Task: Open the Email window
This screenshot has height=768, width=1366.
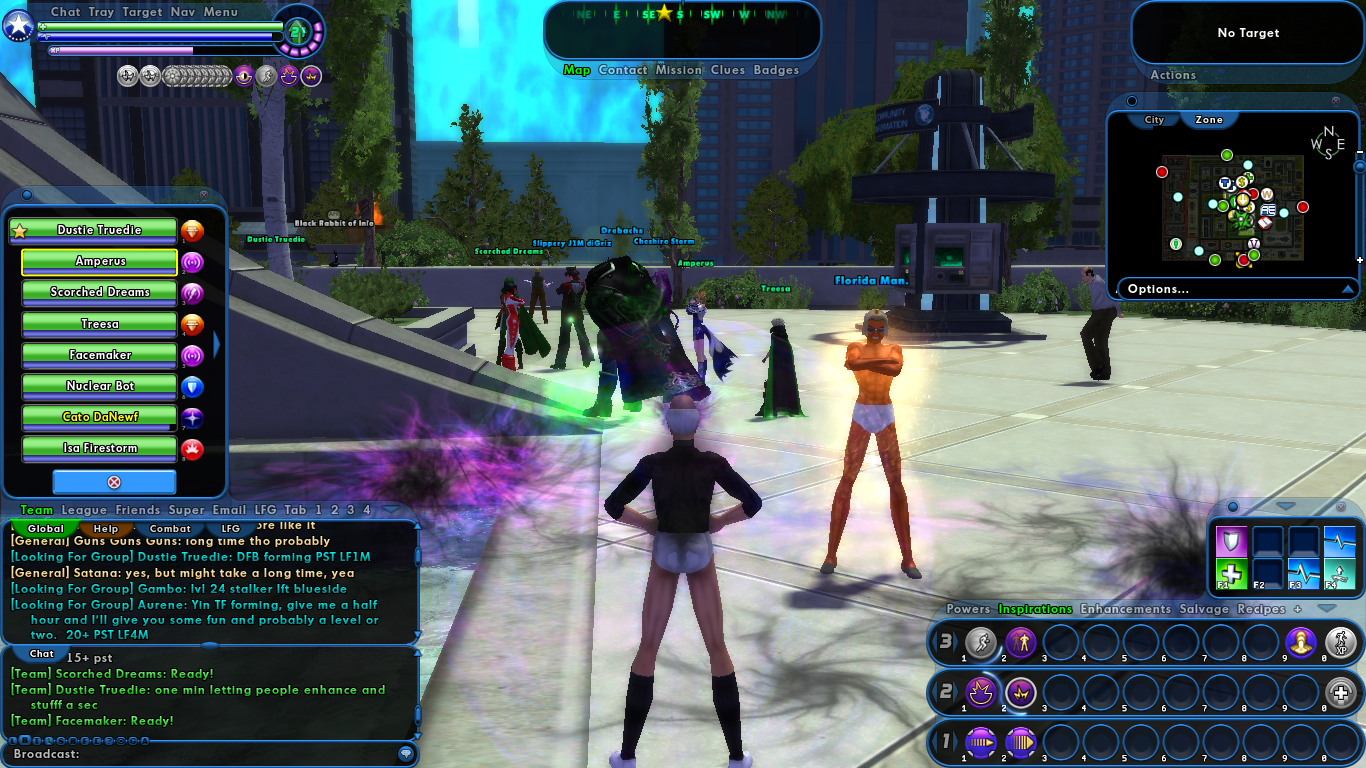Action: coord(229,510)
